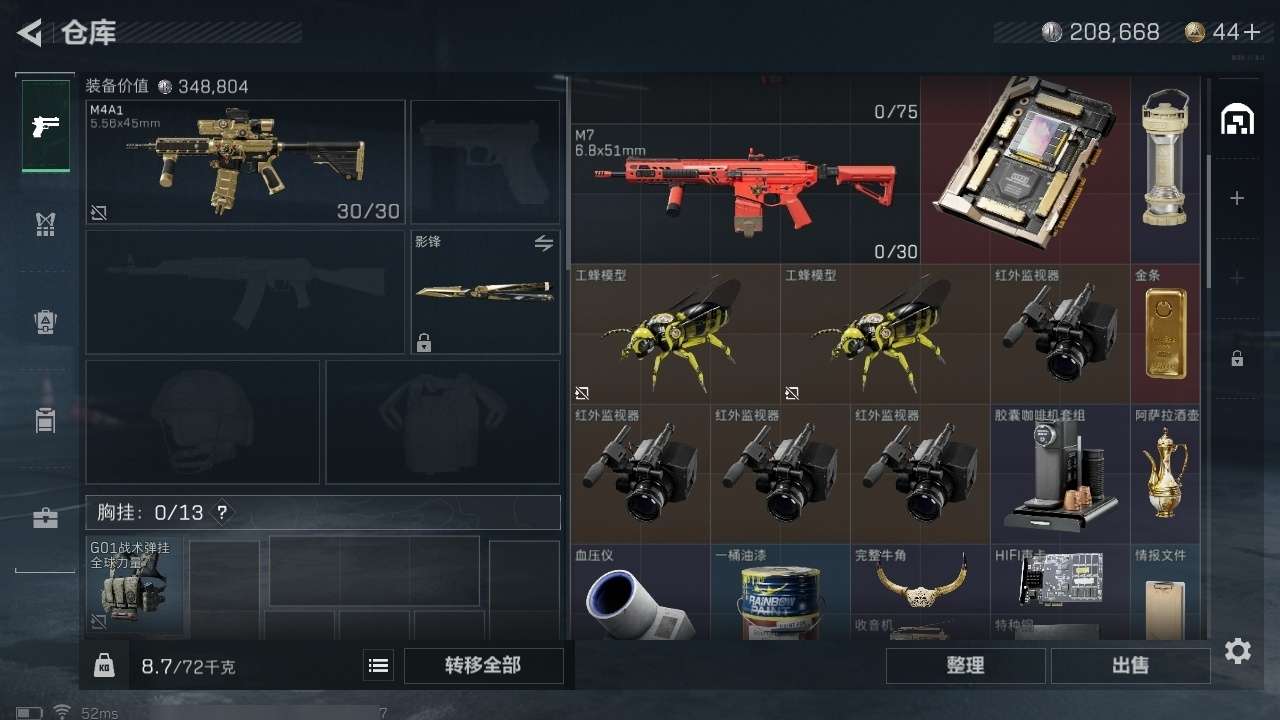Select the 阿萨拉酒壶 golden jug item
This screenshot has height=720, width=1280.
pyautogui.click(x=1165, y=472)
